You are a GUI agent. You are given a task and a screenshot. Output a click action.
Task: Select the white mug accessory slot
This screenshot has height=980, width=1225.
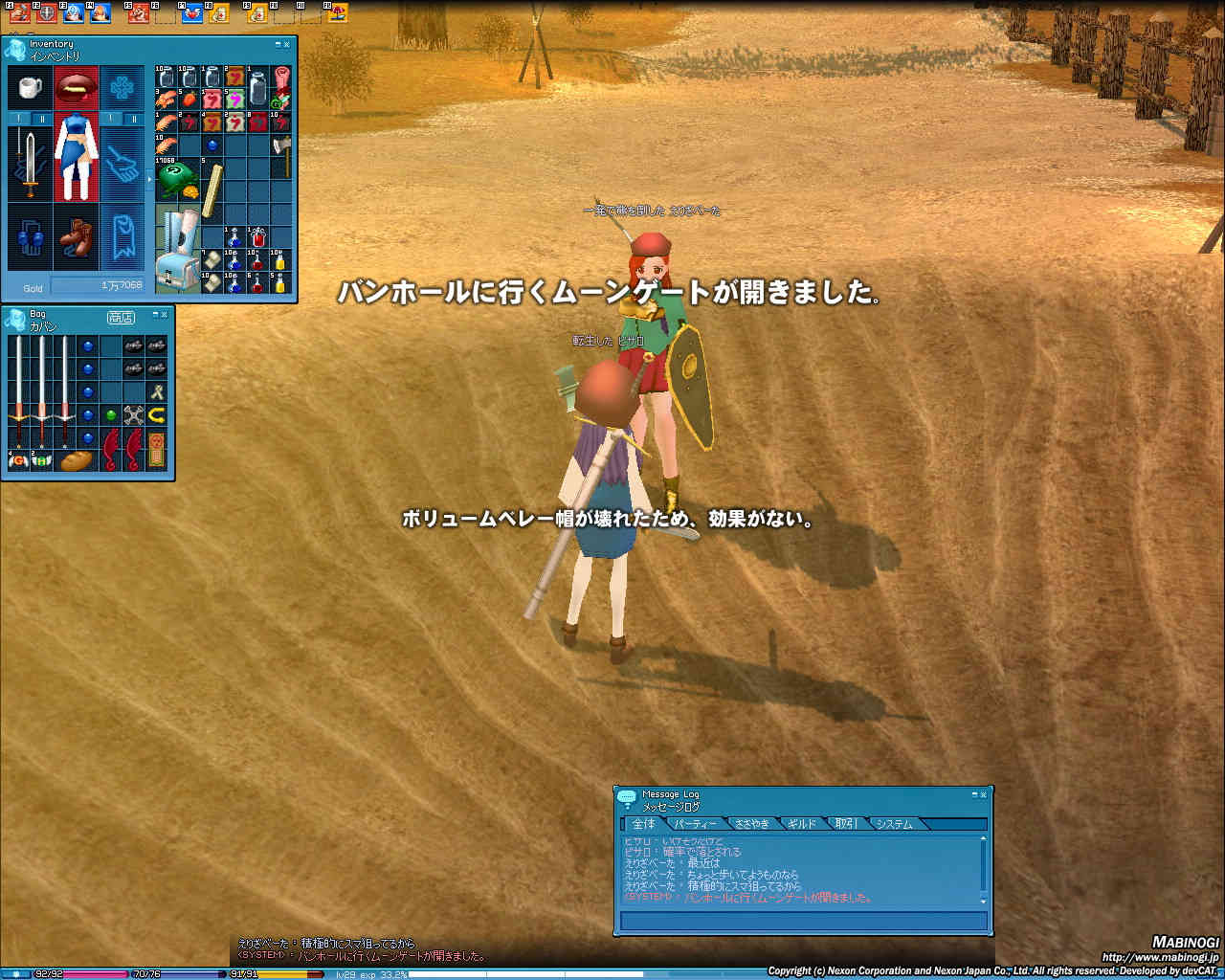pyautogui.click(x=30, y=88)
